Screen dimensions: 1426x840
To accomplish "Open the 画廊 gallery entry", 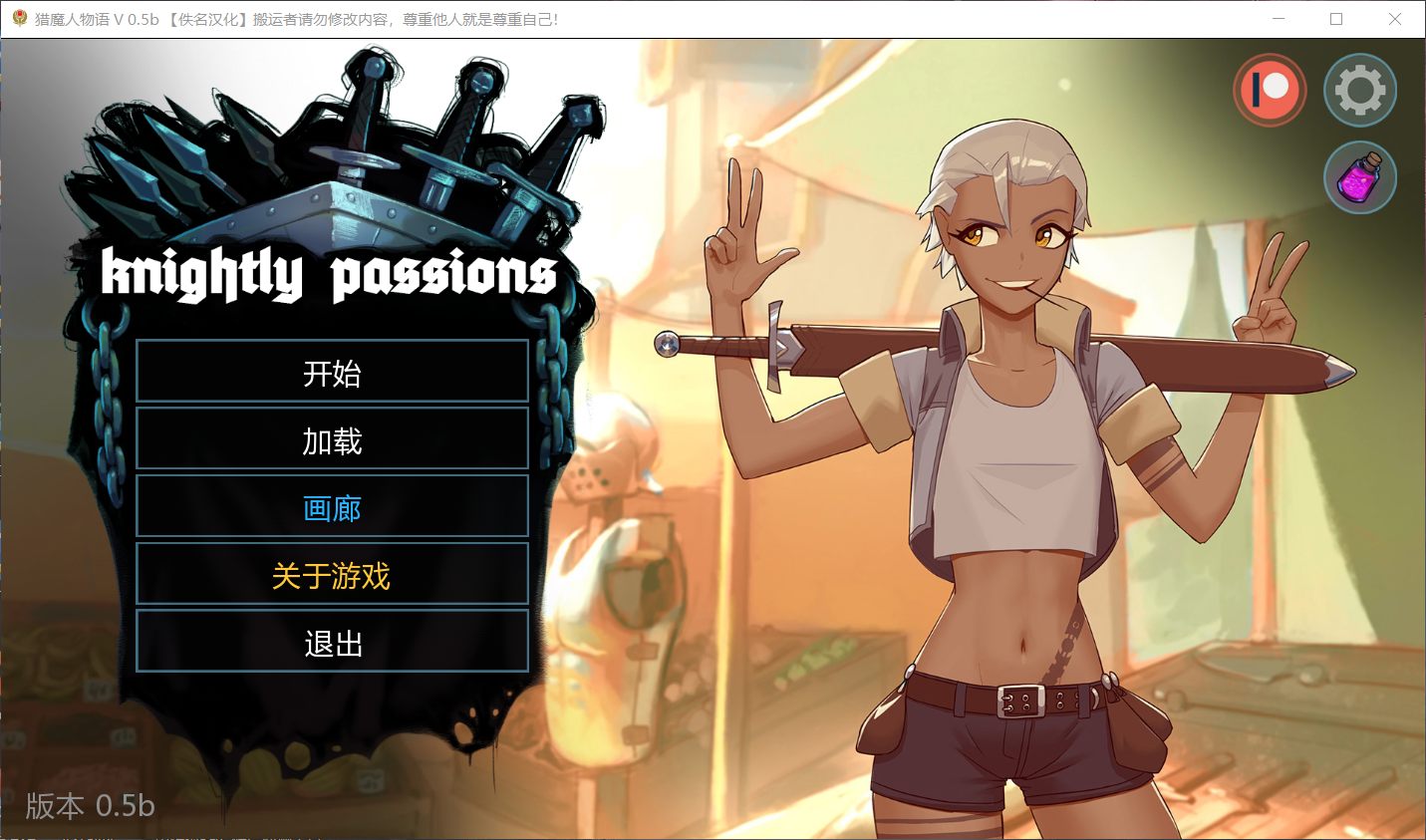I will click(332, 508).
